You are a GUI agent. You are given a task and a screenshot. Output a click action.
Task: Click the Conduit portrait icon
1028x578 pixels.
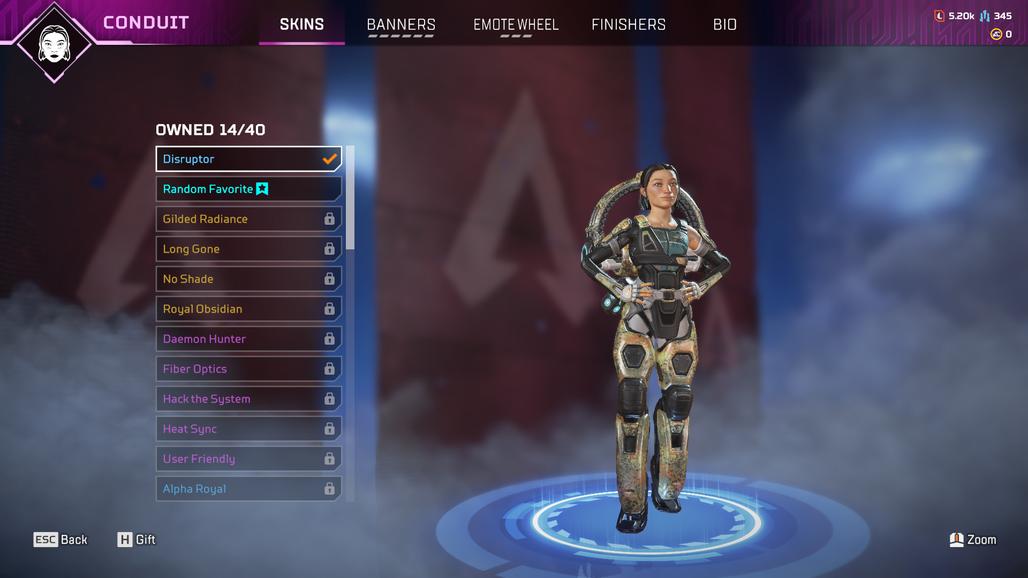click(54, 41)
